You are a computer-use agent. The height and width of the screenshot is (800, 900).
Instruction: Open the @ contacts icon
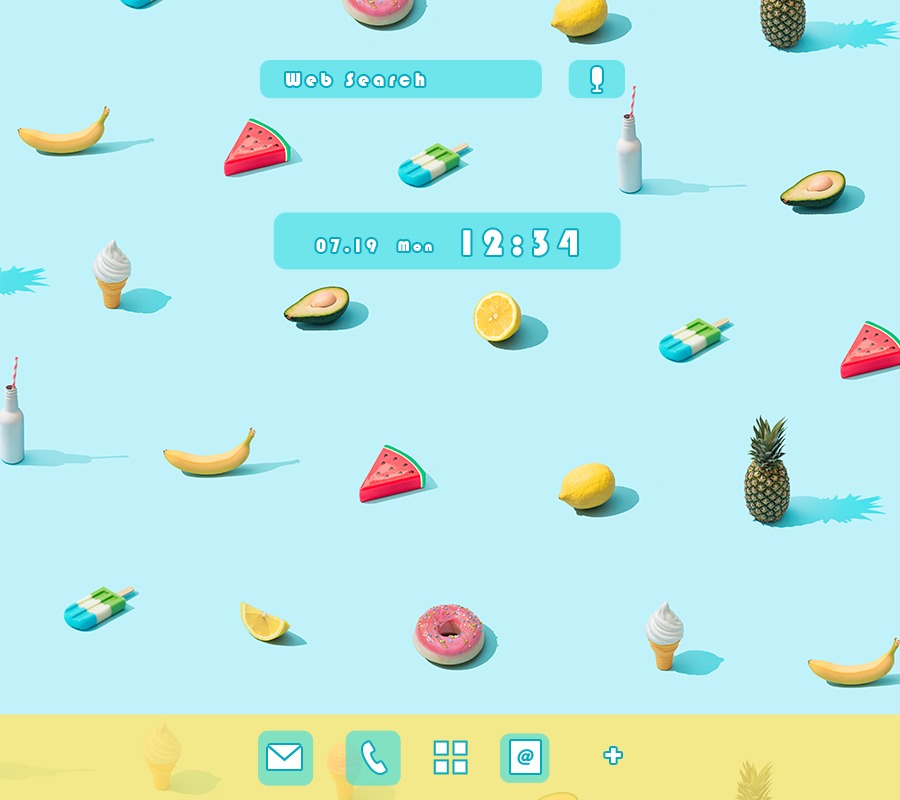point(525,758)
